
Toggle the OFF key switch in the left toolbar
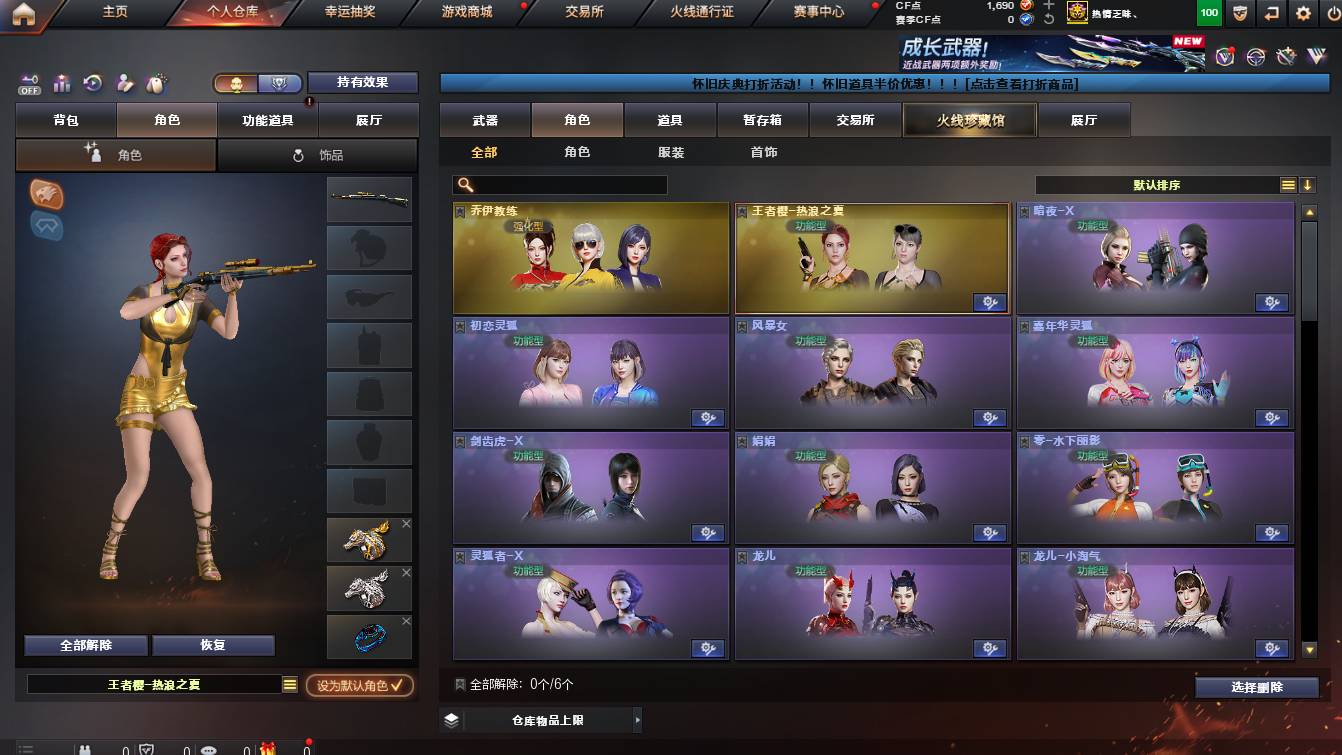point(28,82)
